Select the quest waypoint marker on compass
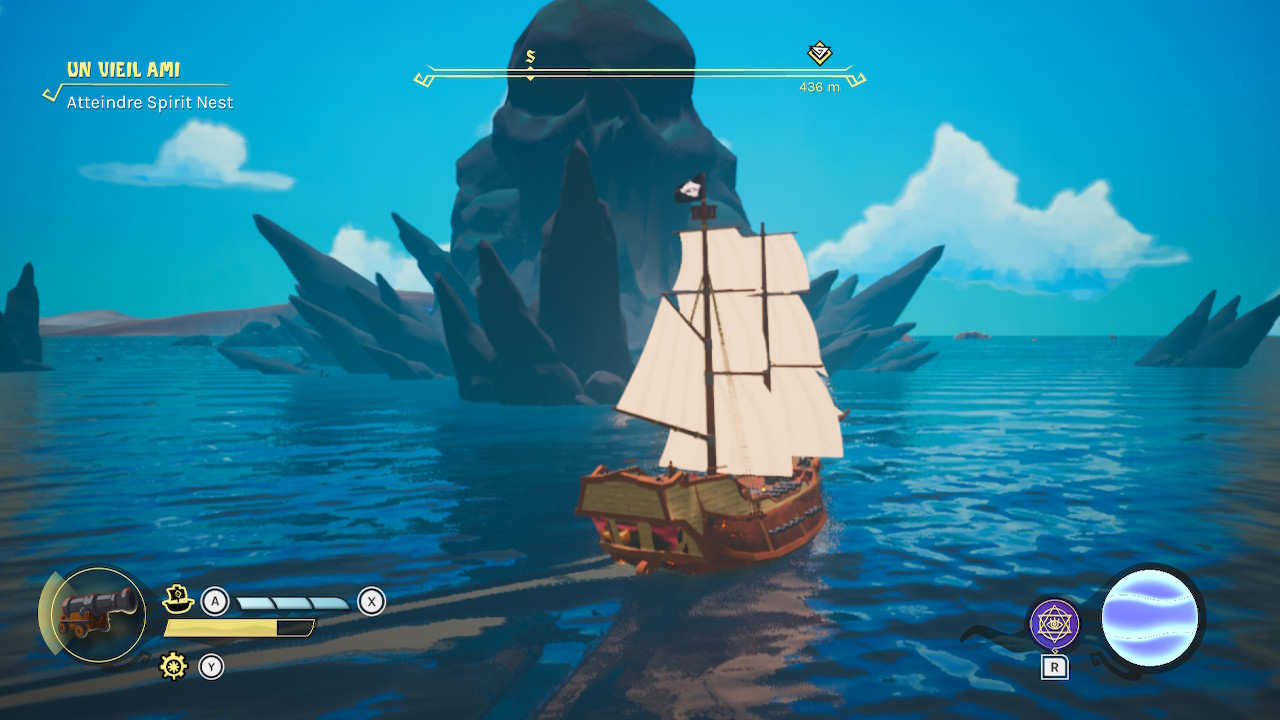This screenshot has height=720, width=1280. point(820,53)
